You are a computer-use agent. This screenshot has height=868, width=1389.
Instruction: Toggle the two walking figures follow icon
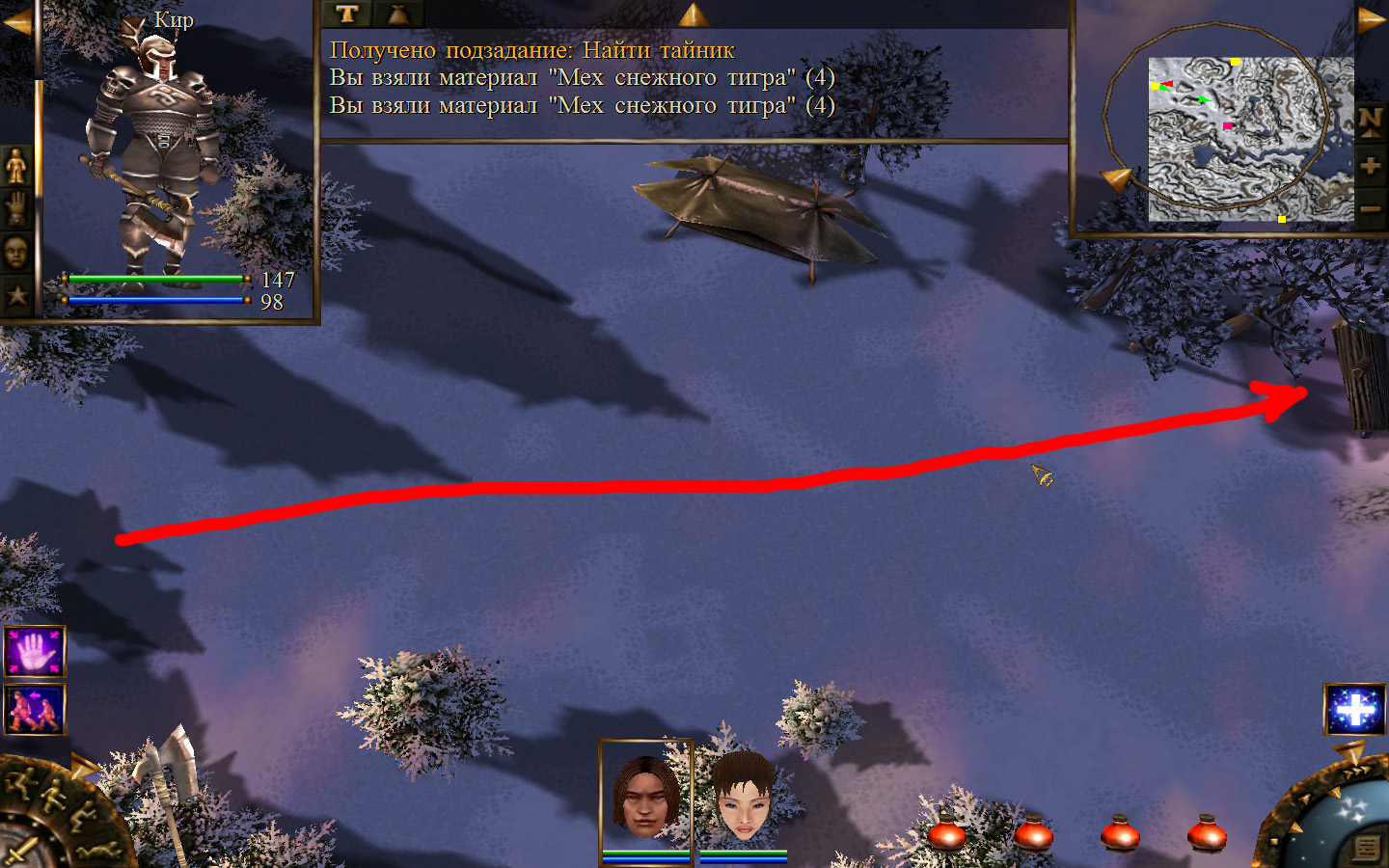point(35,709)
